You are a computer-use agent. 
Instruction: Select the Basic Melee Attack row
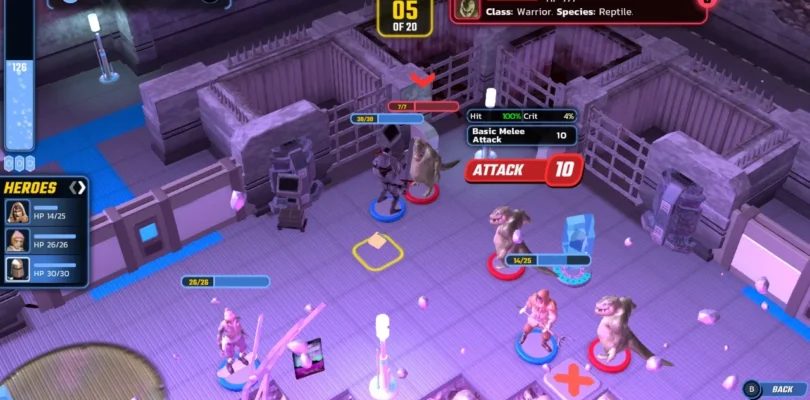pyautogui.click(x=521, y=135)
